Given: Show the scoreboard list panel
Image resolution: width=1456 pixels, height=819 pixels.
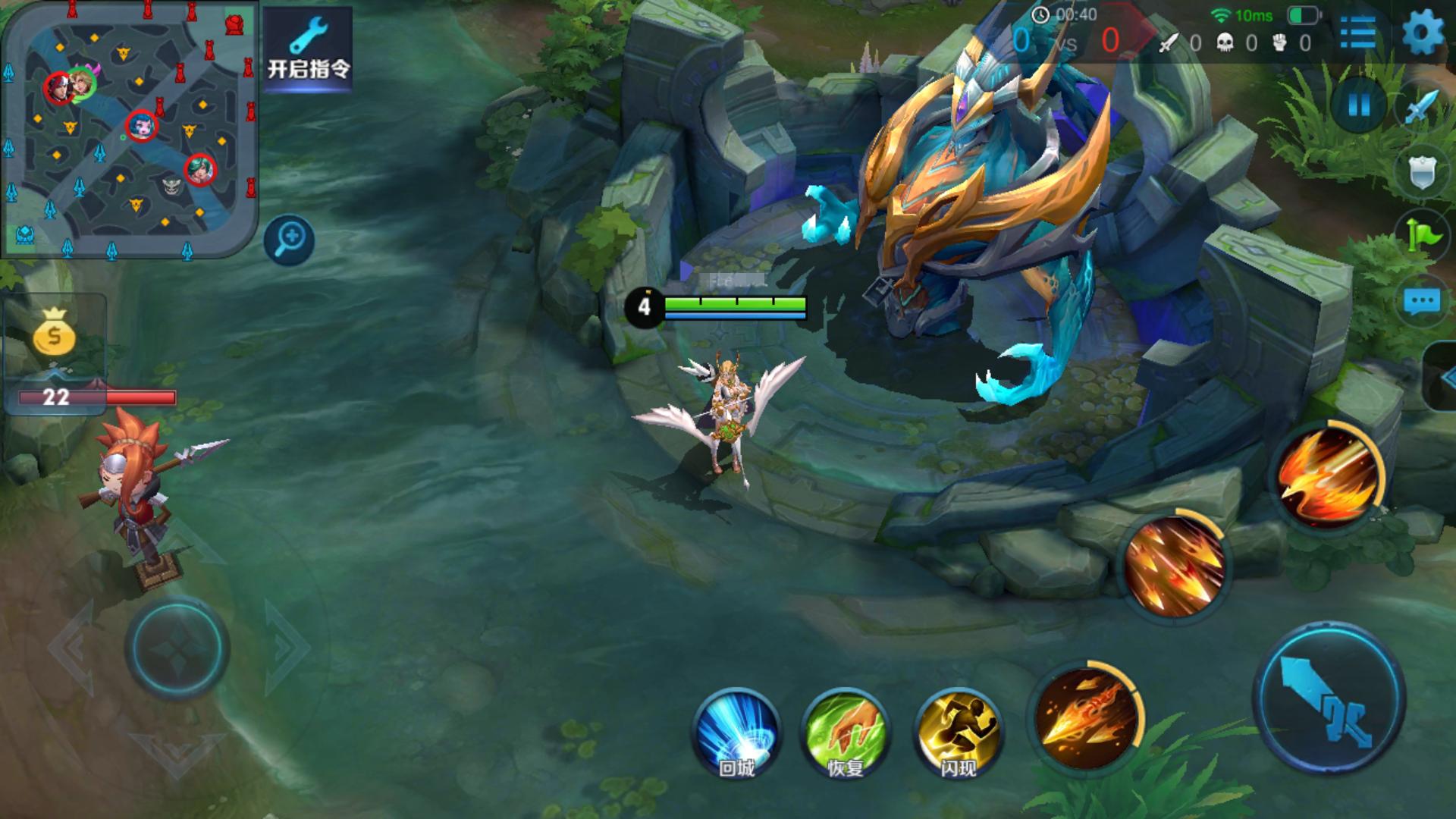Looking at the screenshot, I should pos(1357,33).
